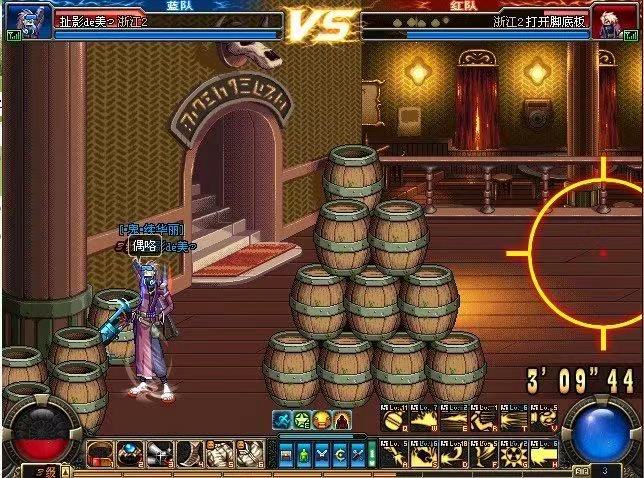Click the blue running figure buff icon
This screenshot has height=478, width=644.
pos(284,420)
